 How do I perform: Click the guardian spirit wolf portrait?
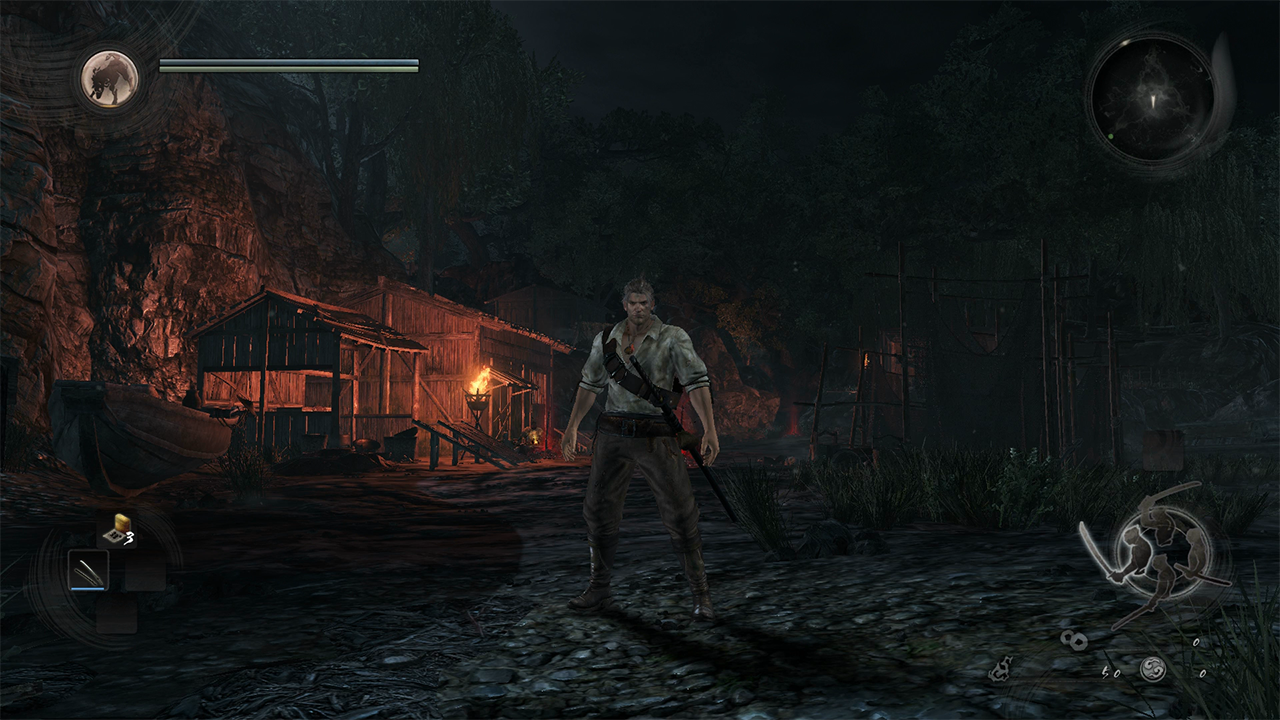(109, 78)
